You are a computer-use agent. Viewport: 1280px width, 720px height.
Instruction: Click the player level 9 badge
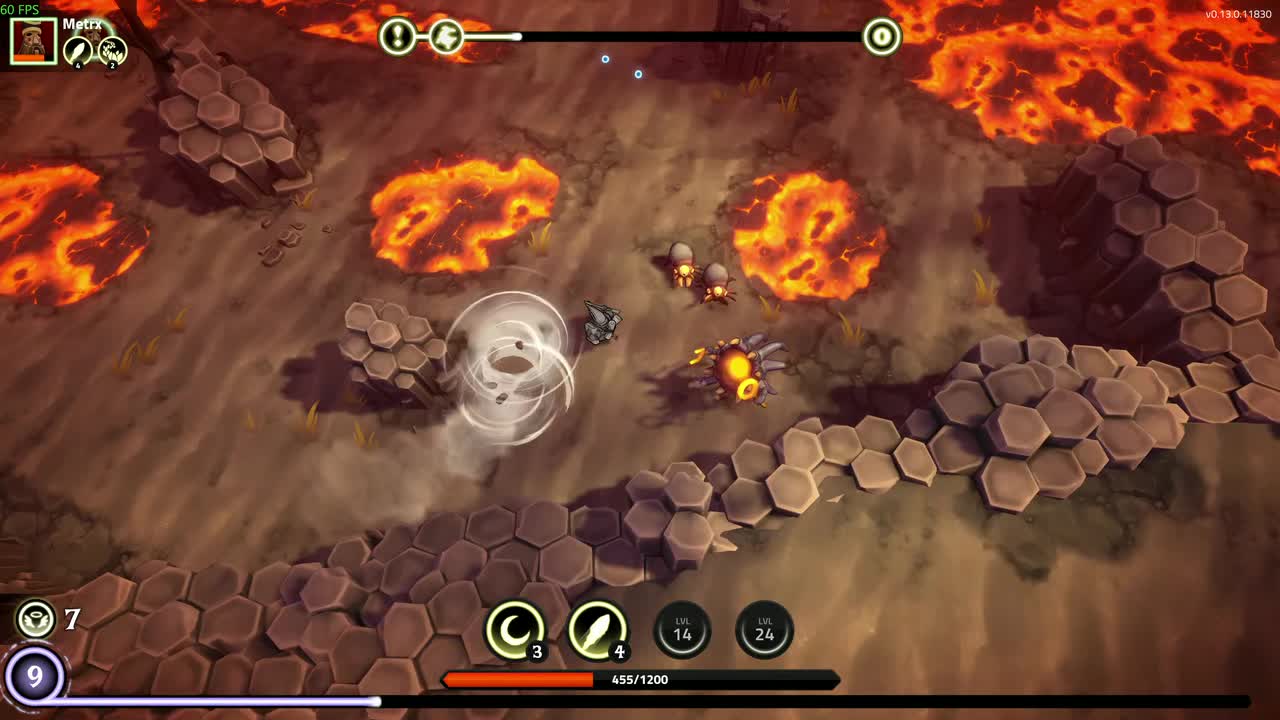coord(35,677)
